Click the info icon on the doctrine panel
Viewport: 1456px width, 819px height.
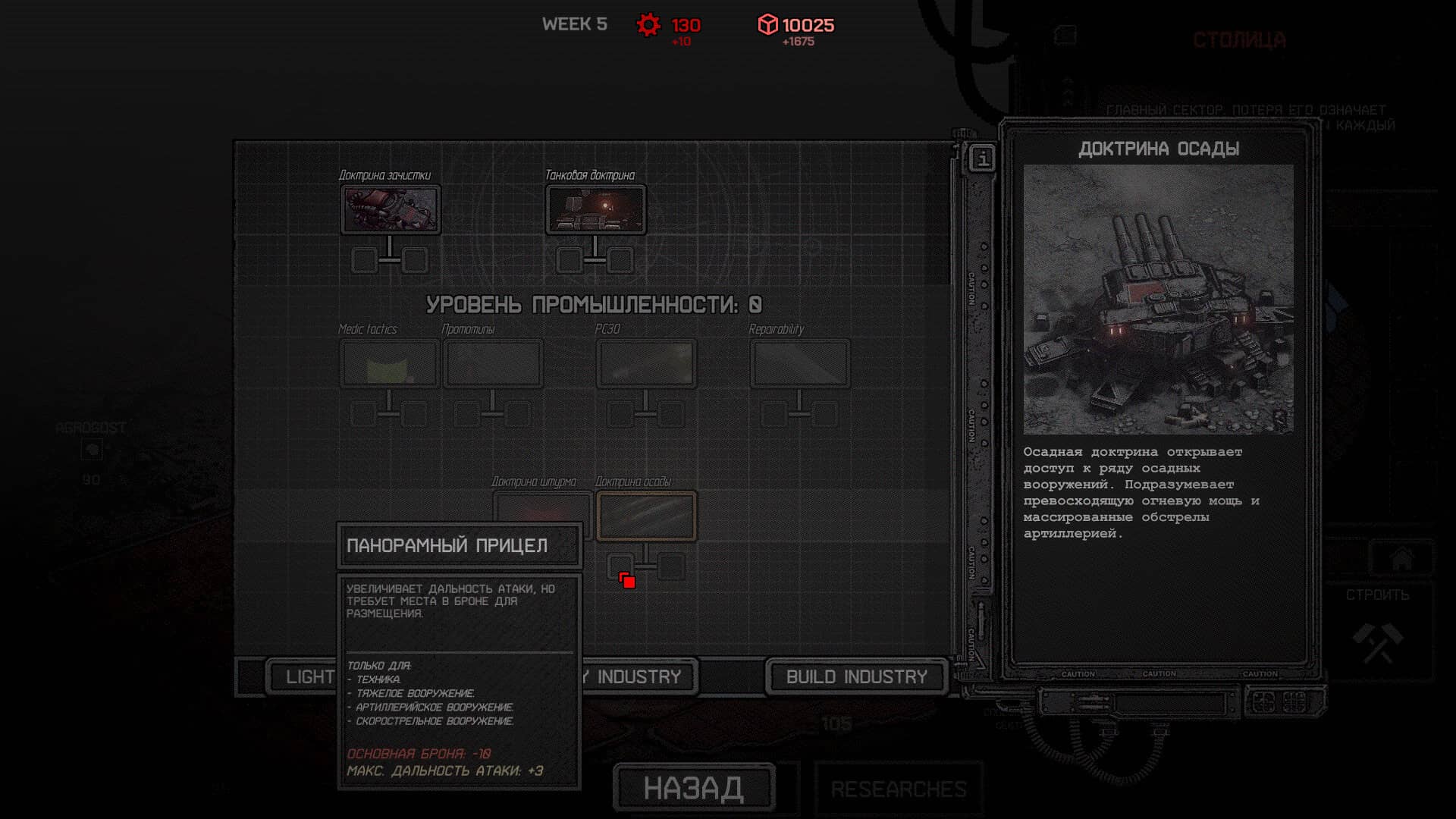983,159
